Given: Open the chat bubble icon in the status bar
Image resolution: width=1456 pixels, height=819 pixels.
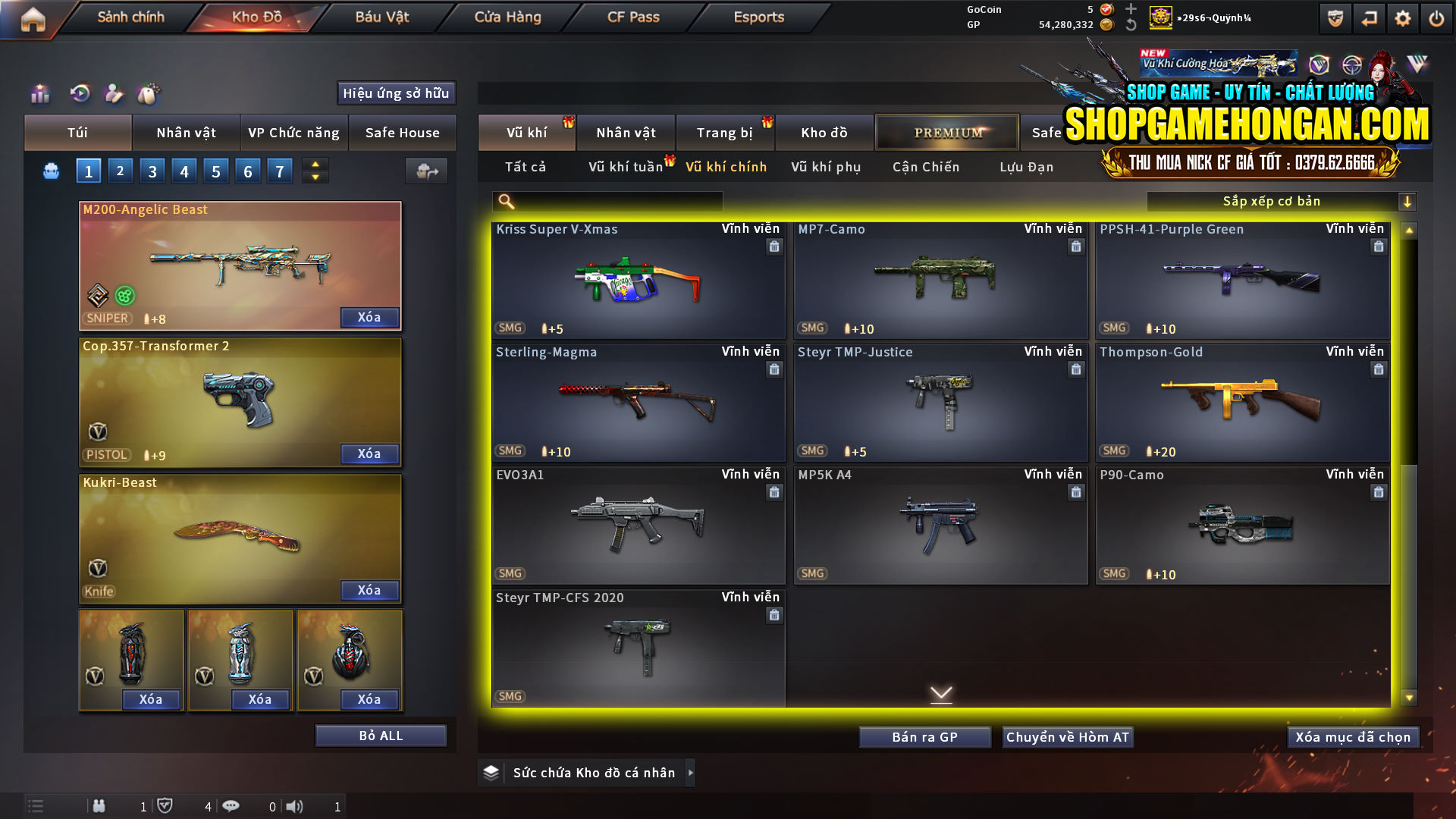Looking at the screenshot, I should (x=231, y=806).
